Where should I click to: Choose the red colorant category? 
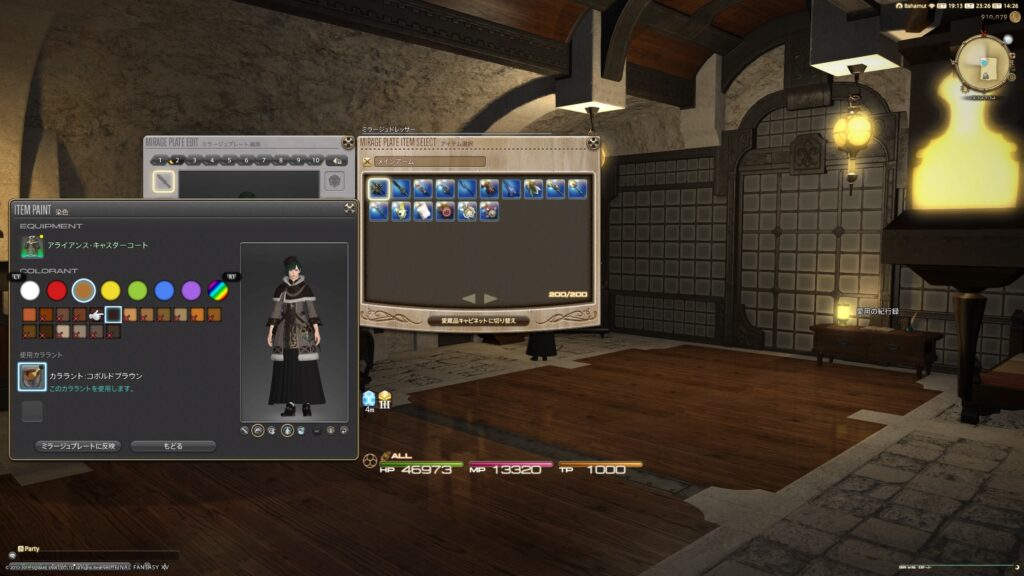(x=57, y=290)
